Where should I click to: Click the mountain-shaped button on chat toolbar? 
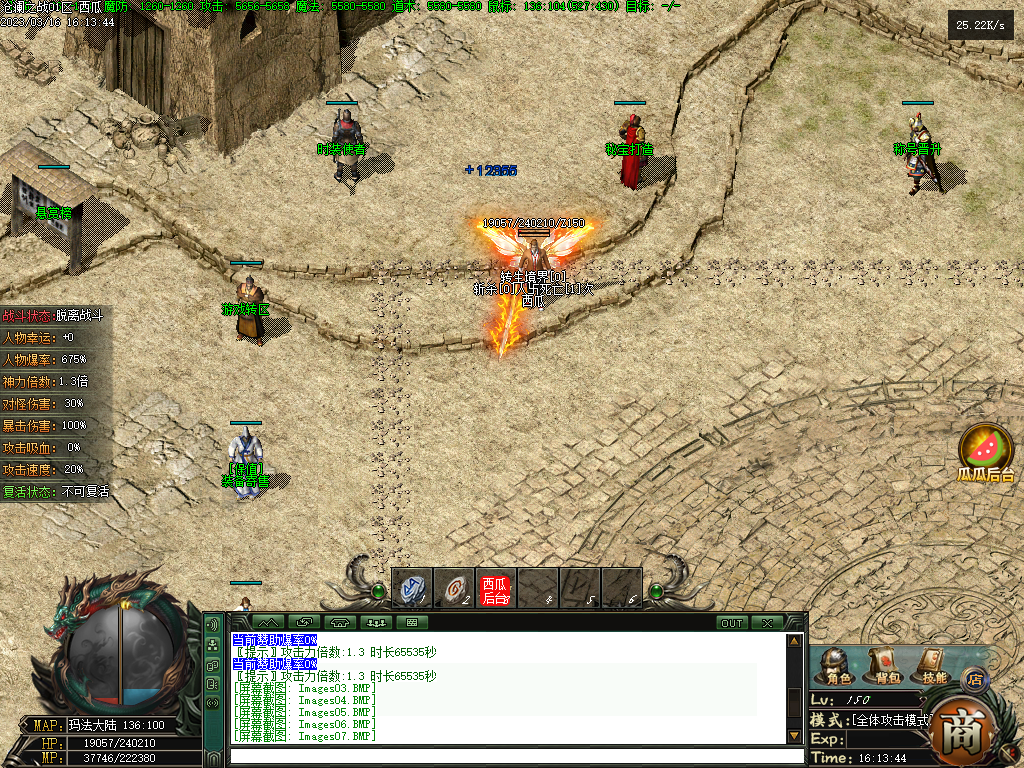pyautogui.click(x=266, y=623)
